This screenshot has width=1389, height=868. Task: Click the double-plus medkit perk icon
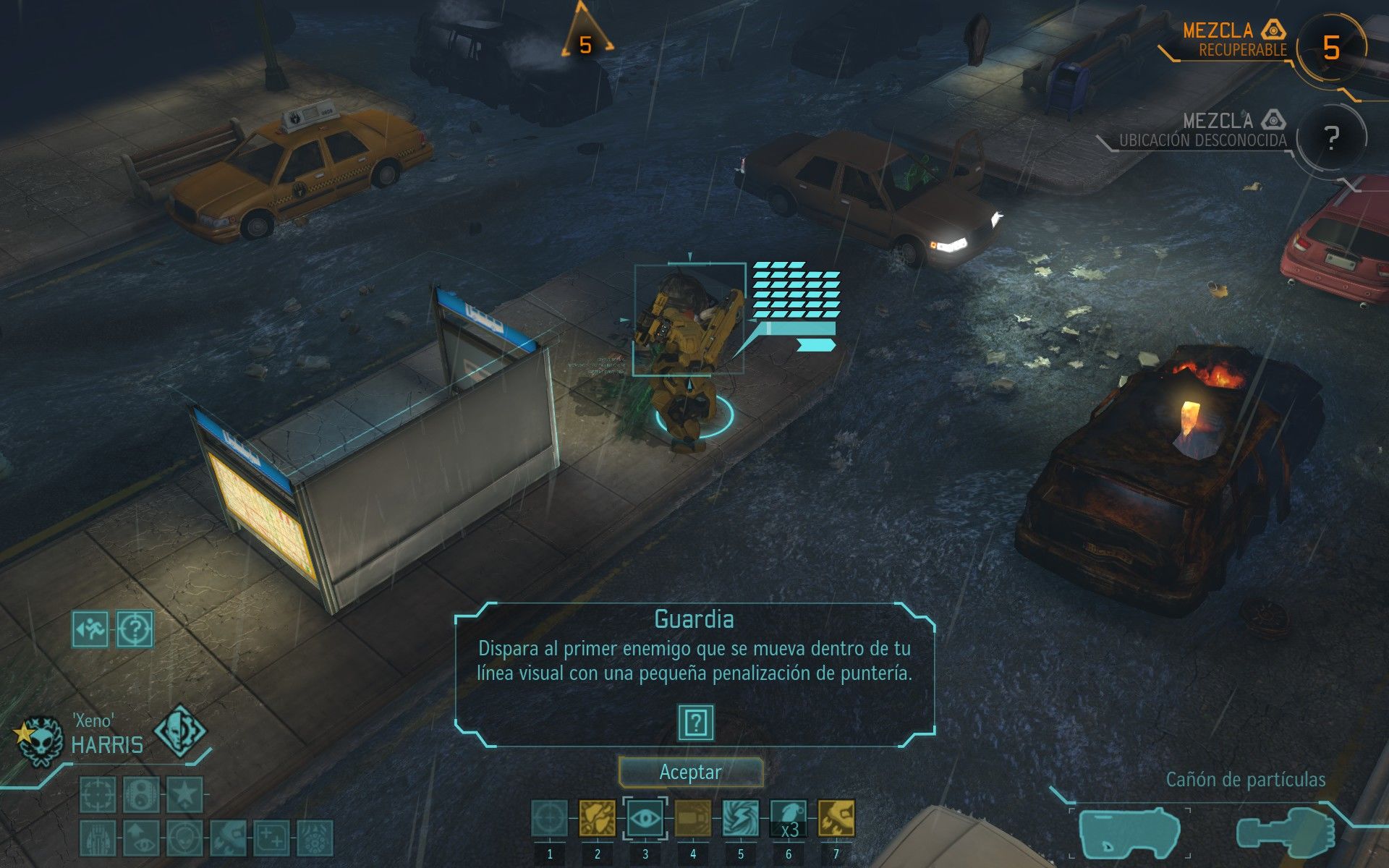[271, 838]
